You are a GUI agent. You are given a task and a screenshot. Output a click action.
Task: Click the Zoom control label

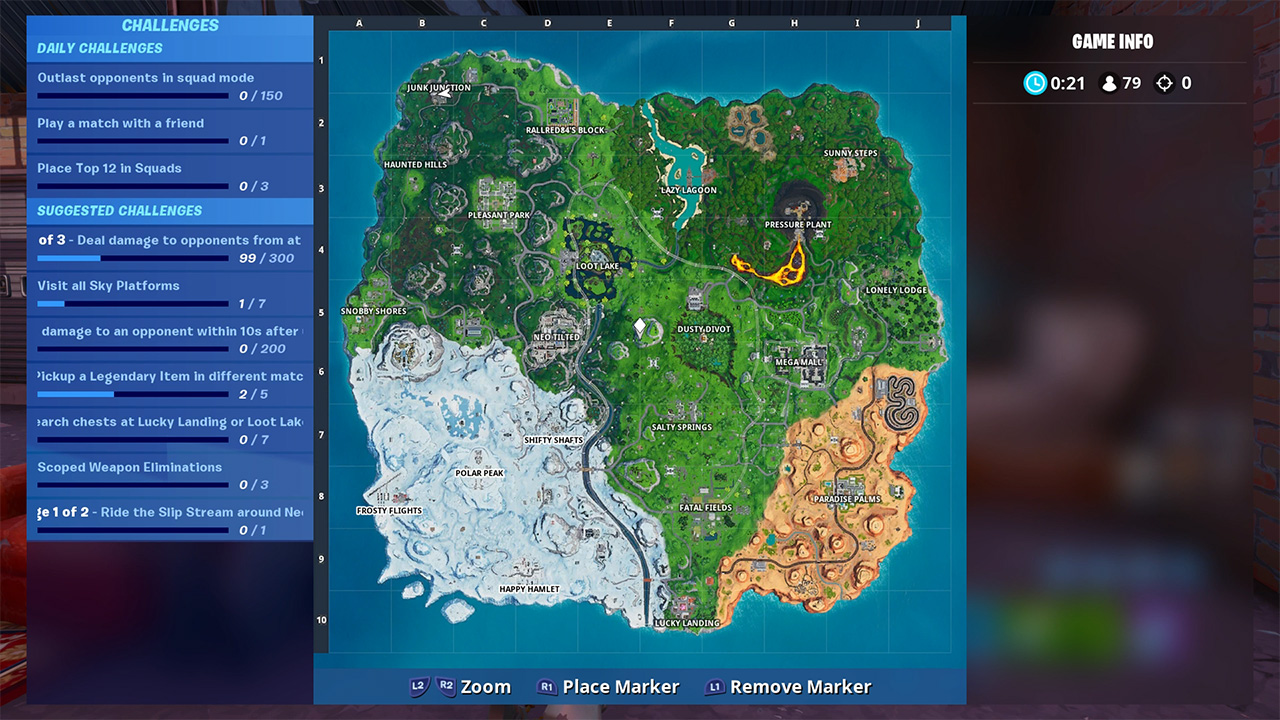coord(487,687)
